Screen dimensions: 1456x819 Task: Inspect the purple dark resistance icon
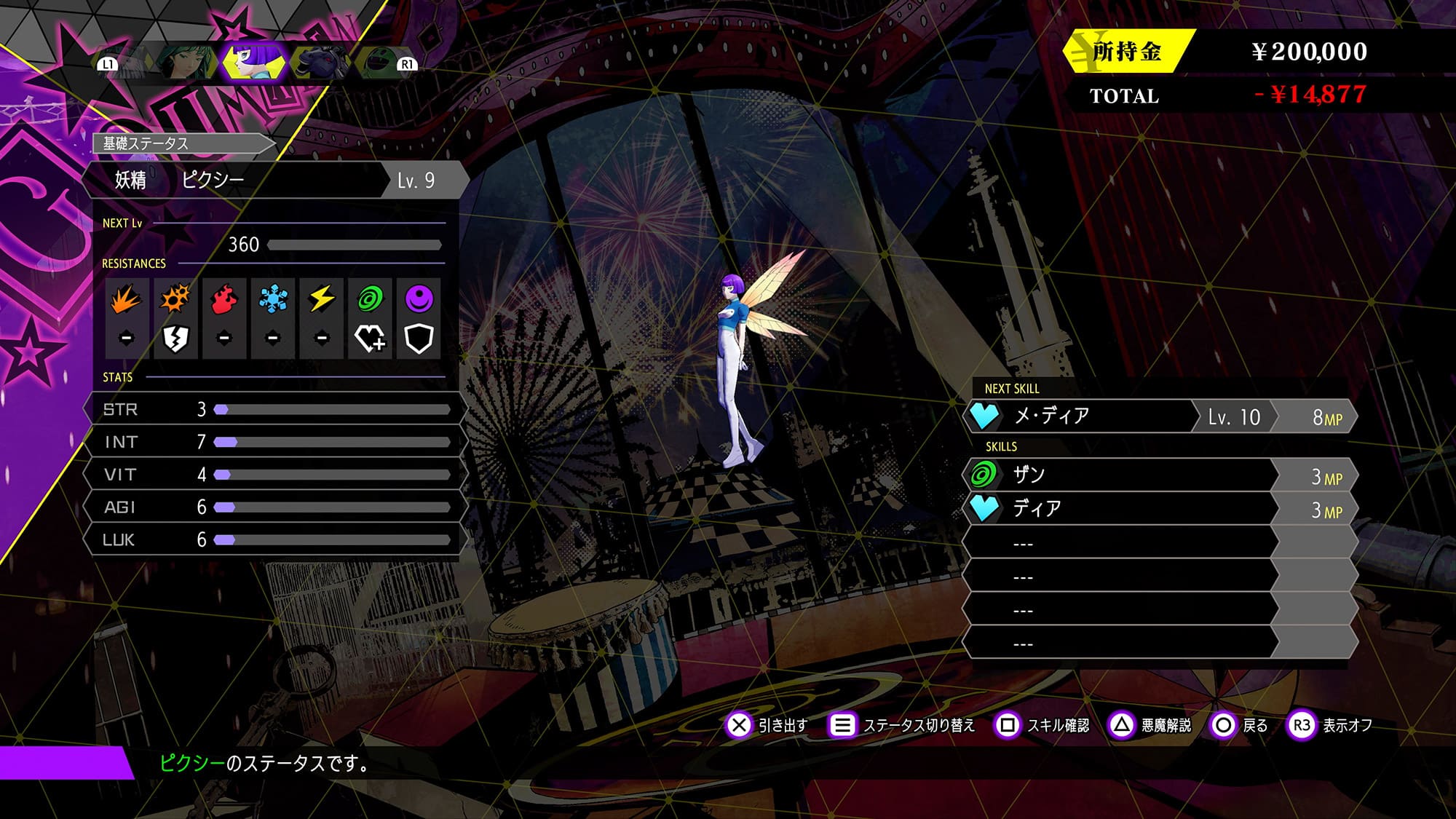pyautogui.click(x=419, y=299)
